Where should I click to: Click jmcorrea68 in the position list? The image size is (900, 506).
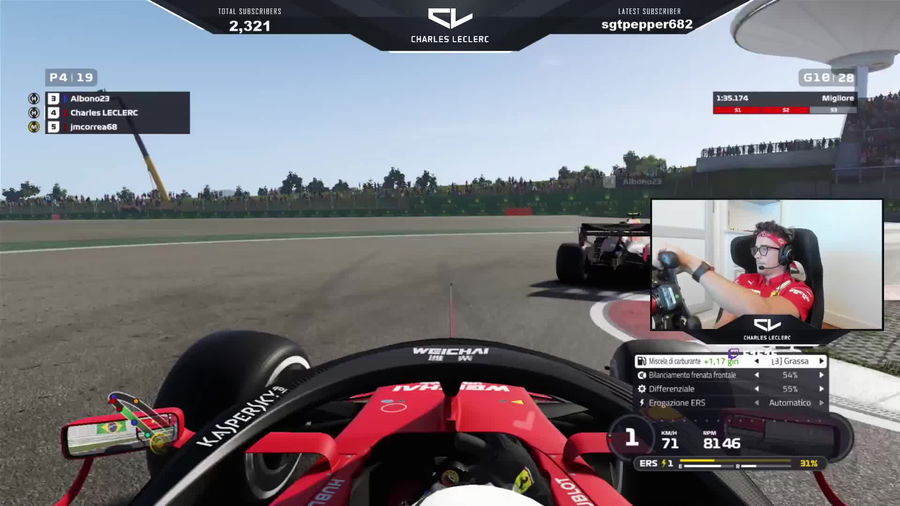pyautogui.click(x=93, y=127)
